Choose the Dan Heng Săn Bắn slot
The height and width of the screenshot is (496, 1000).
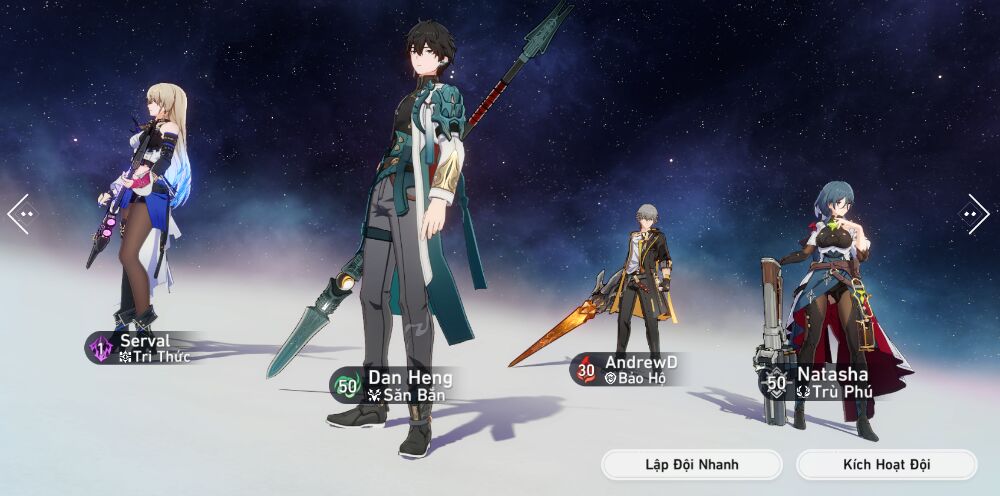[x=393, y=385]
